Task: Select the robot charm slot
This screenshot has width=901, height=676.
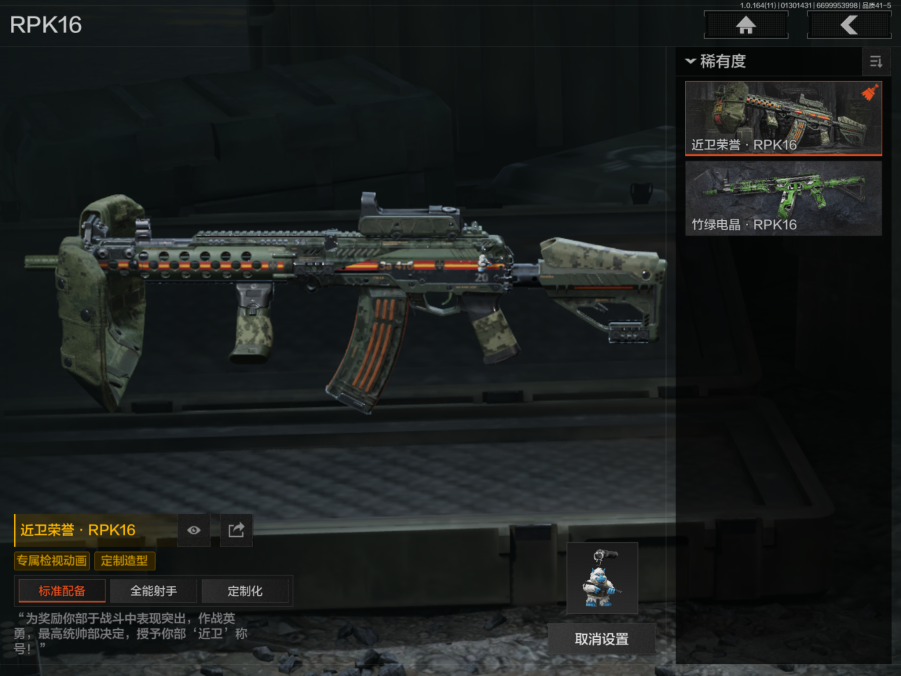Action: [601, 578]
